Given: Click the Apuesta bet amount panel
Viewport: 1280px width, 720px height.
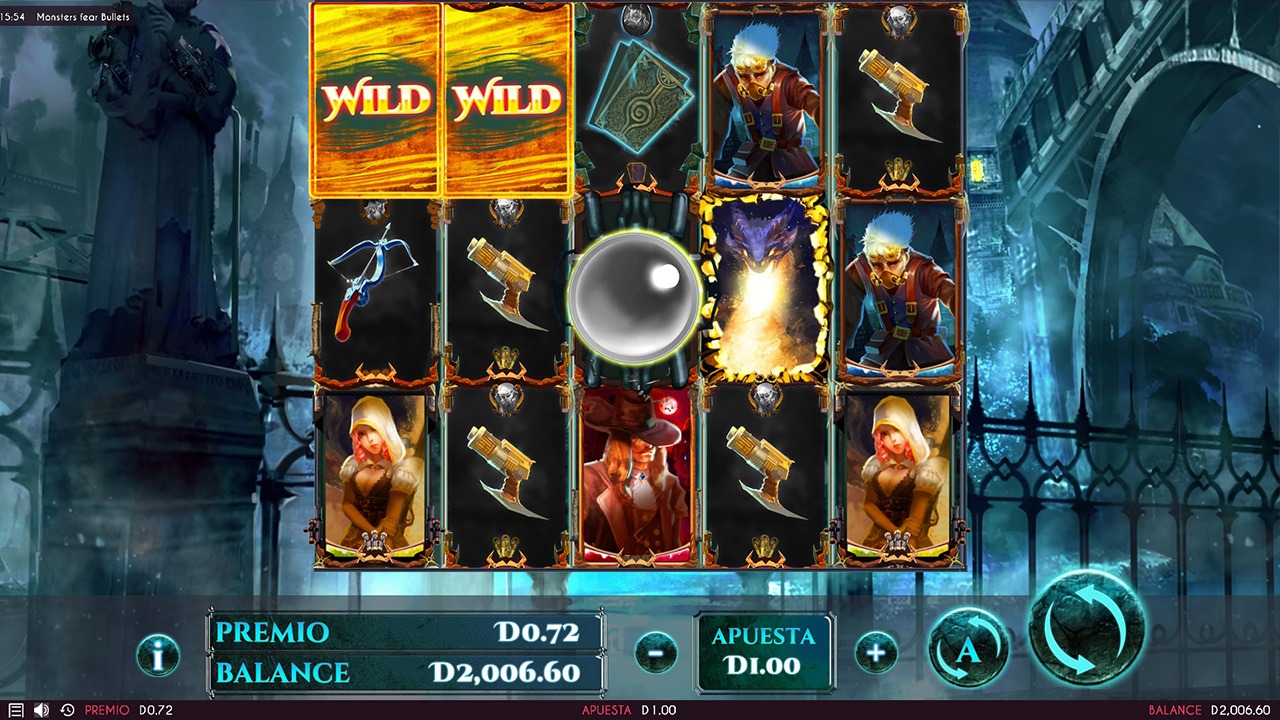Looking at the screenshot, I should tap(764, 651).
